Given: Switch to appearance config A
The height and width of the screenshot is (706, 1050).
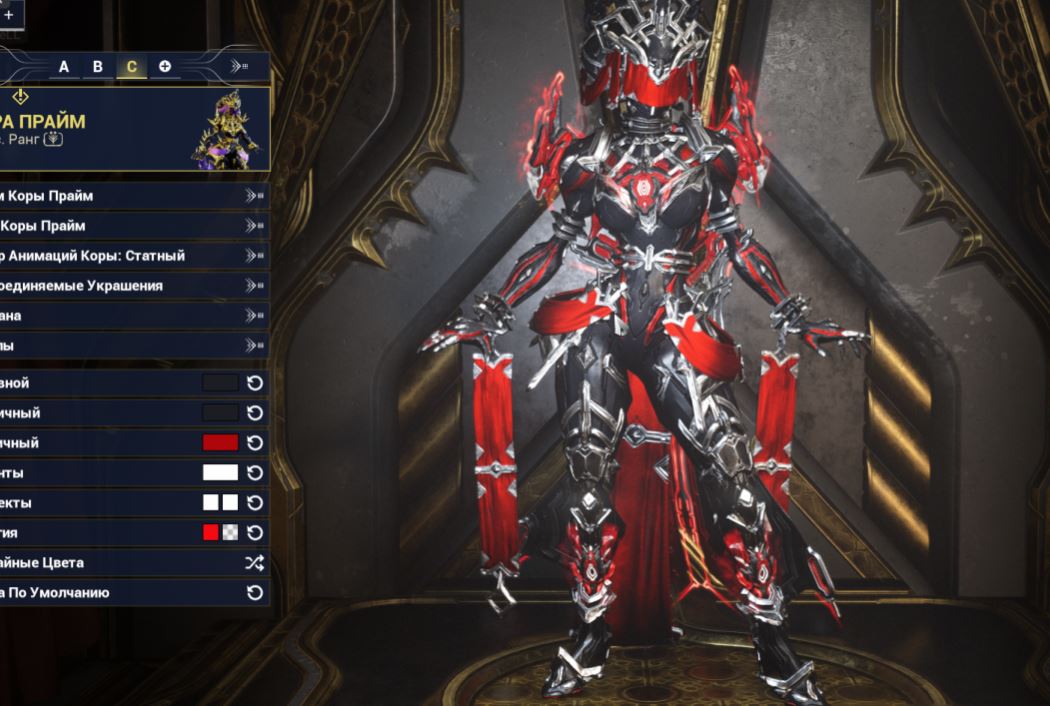Looking at the screenshot, I should [64, 67].
